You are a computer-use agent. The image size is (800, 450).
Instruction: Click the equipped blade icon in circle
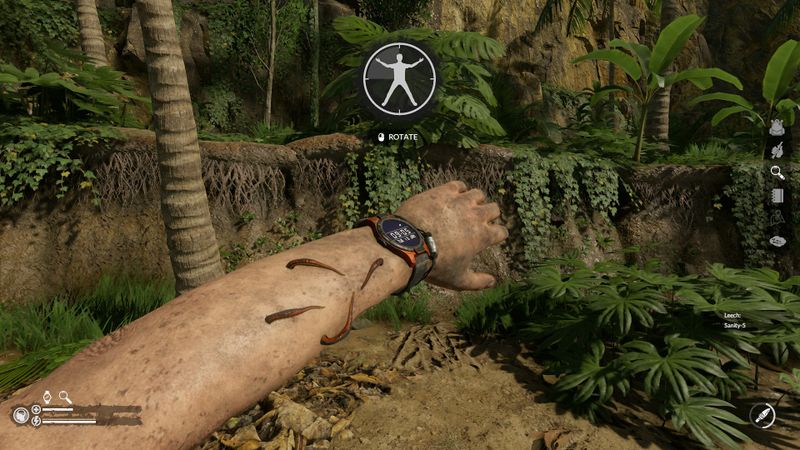click(x=762, y=414)
